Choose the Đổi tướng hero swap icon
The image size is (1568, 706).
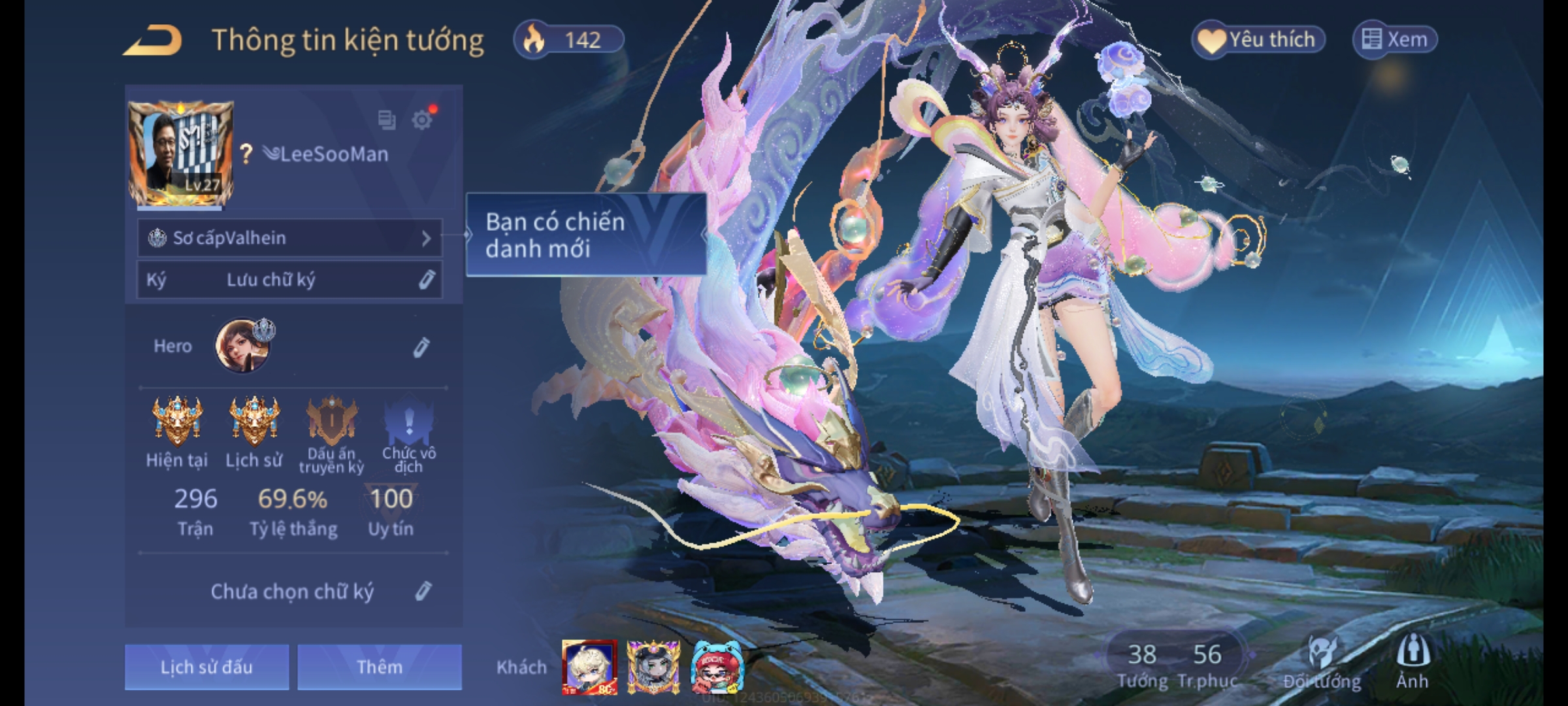coord(1322,660)
